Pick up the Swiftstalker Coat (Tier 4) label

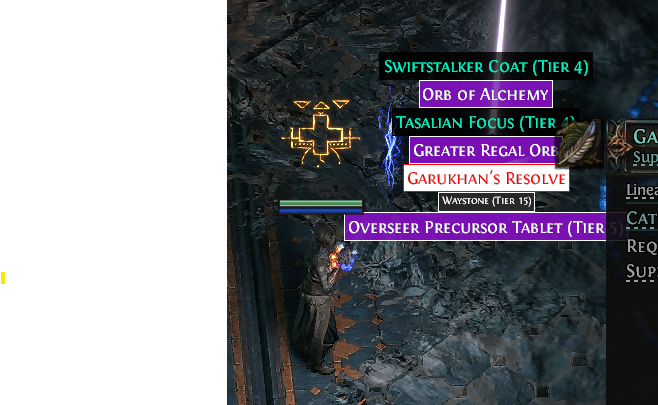[x=486, y=67]
